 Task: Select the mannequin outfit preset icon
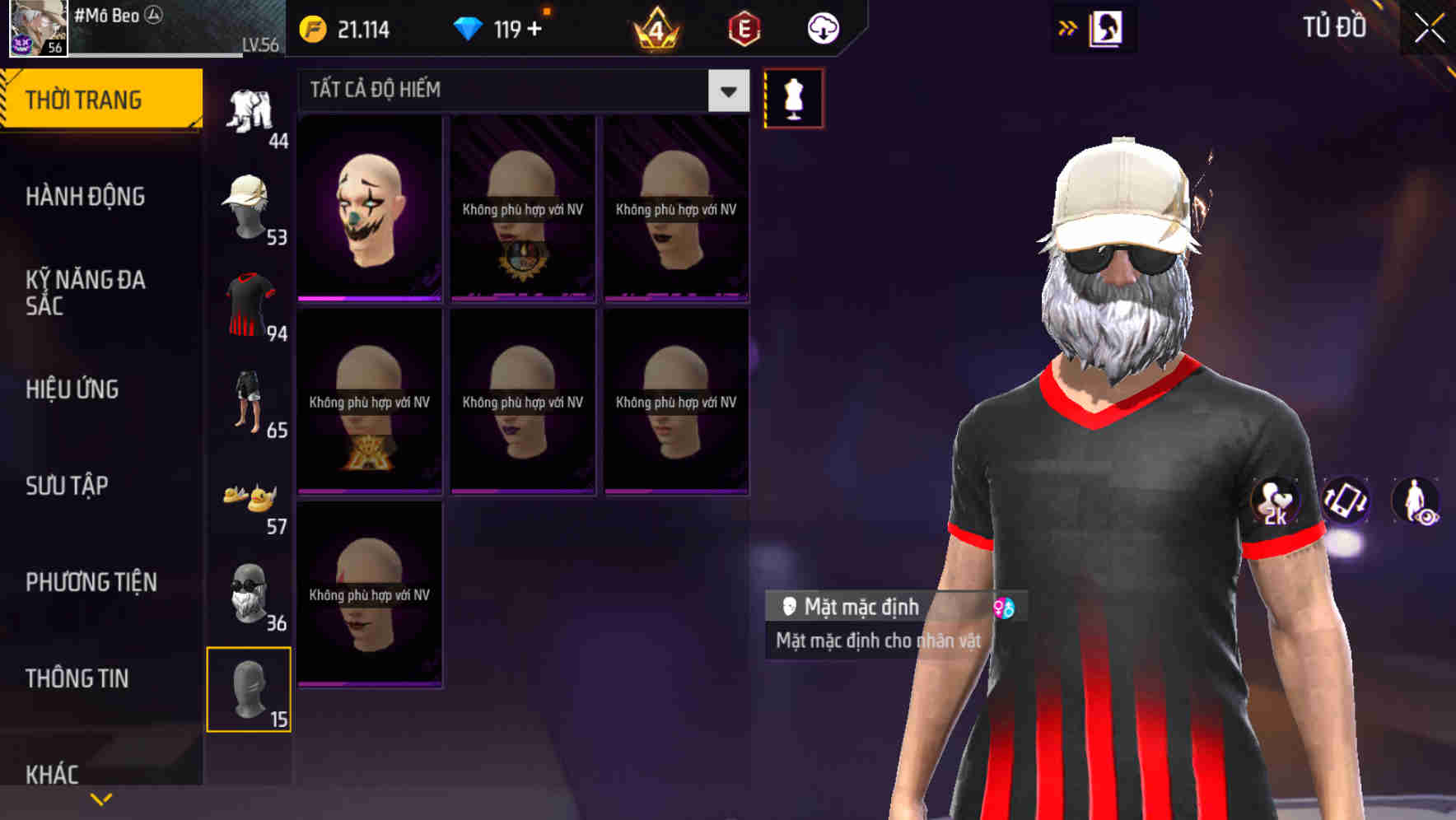[795, 98]
